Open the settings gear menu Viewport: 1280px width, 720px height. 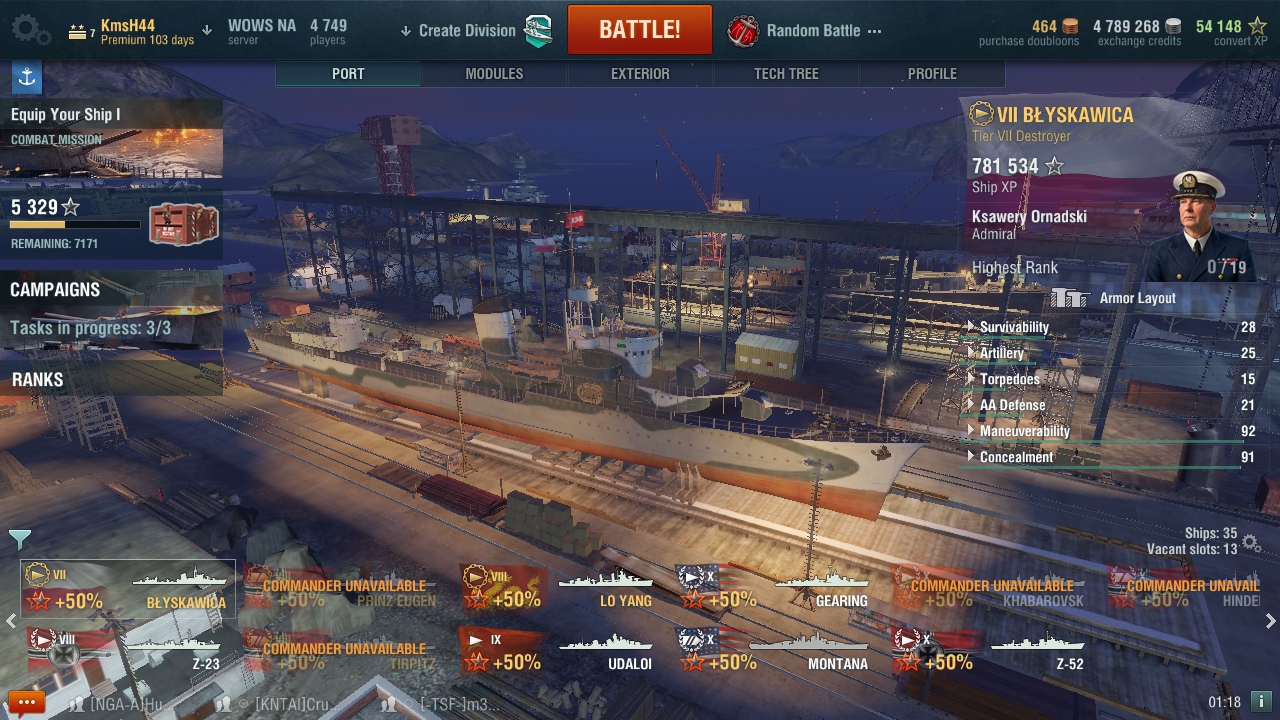point(30,30)
